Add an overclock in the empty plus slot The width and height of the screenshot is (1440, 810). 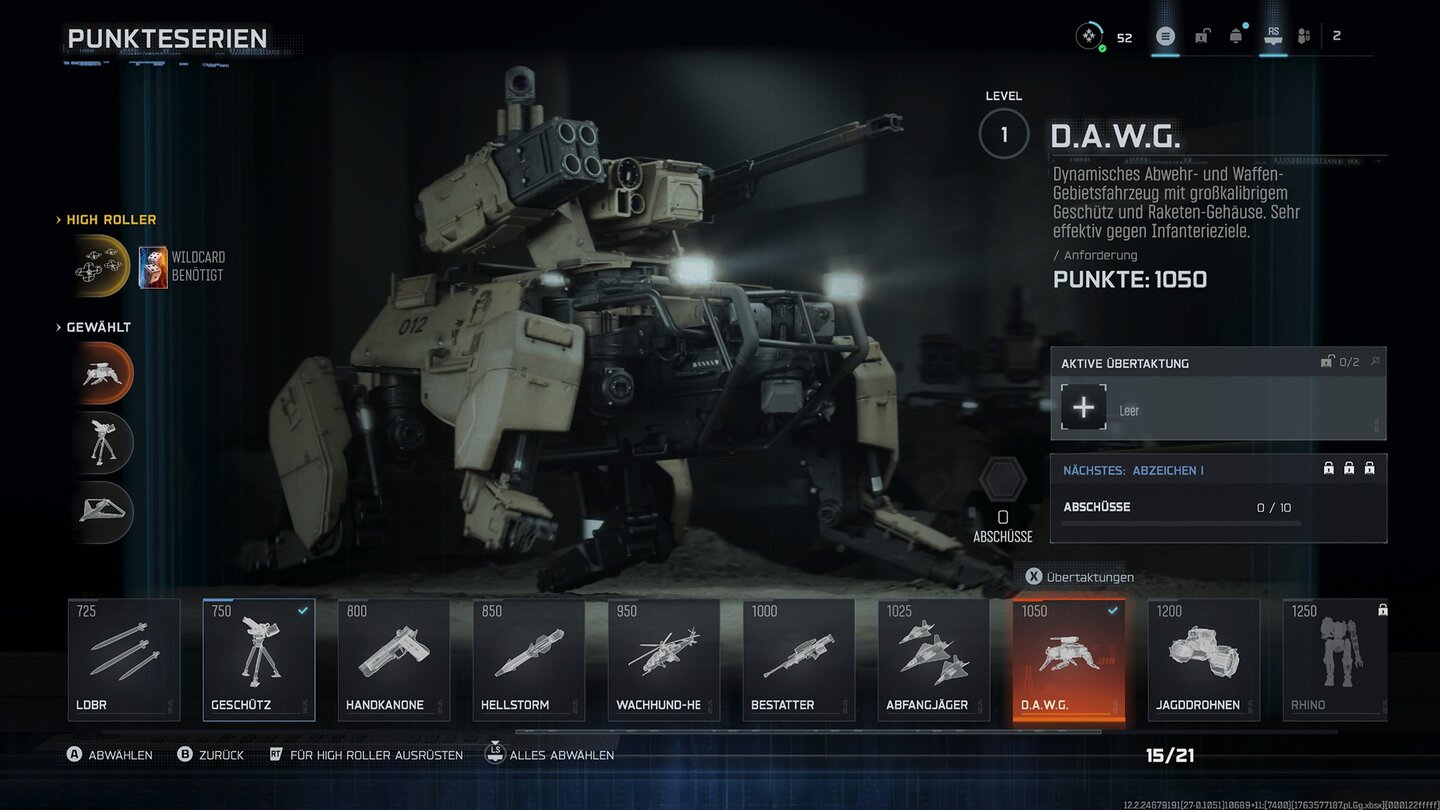tap(1084, 408)
